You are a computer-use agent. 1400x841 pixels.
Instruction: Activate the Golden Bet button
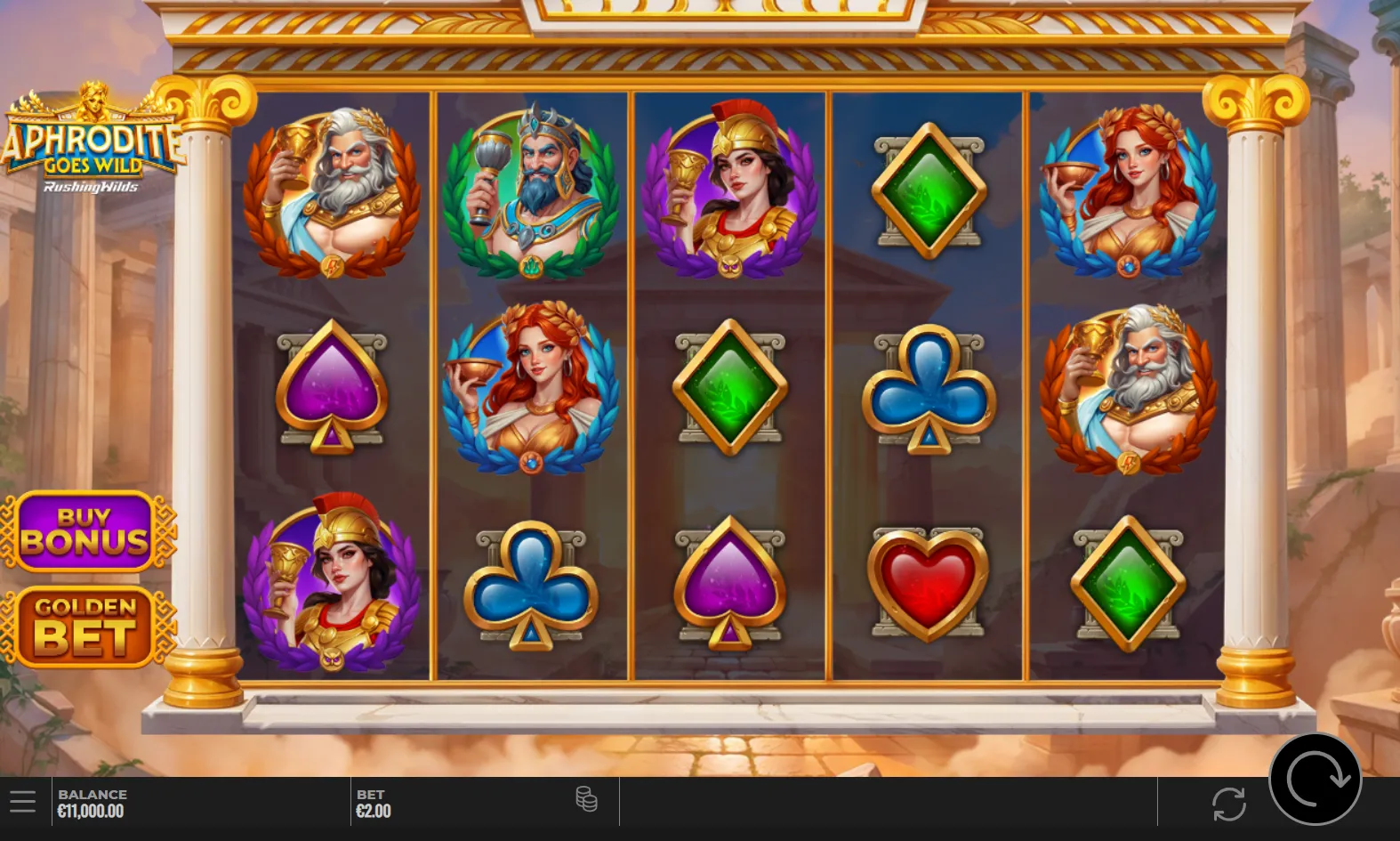(x=89, y=626)
